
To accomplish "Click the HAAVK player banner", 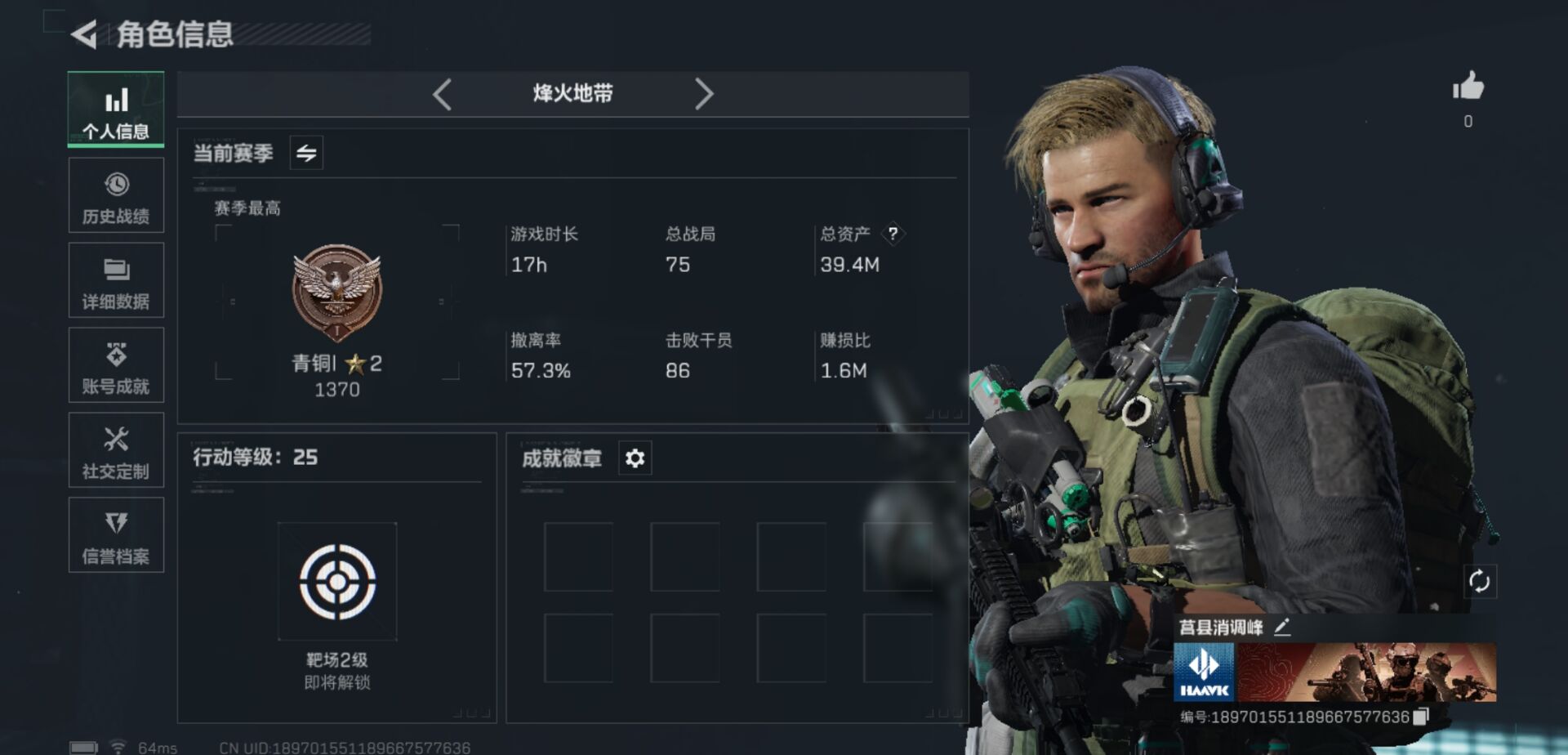I will click(x=1334, y=672).
